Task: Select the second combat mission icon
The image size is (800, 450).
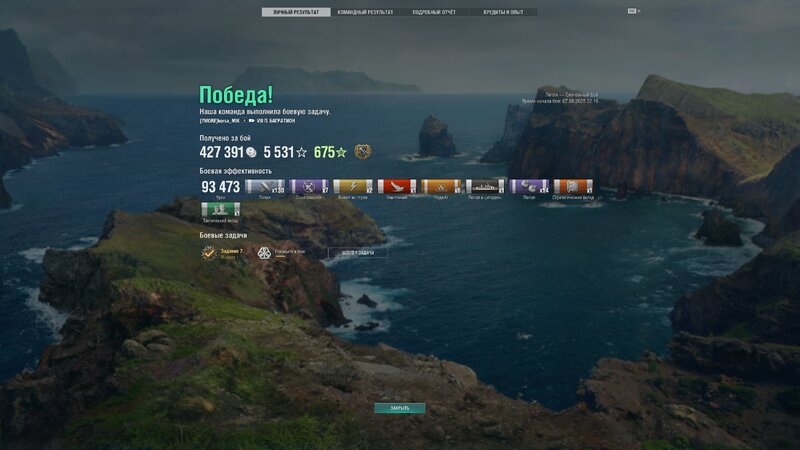Action: click(x=265, y=253)
